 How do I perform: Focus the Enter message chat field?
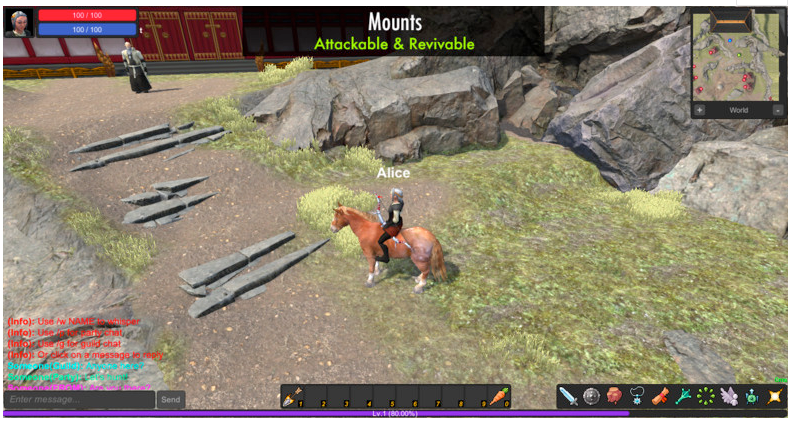coord(80,400)
